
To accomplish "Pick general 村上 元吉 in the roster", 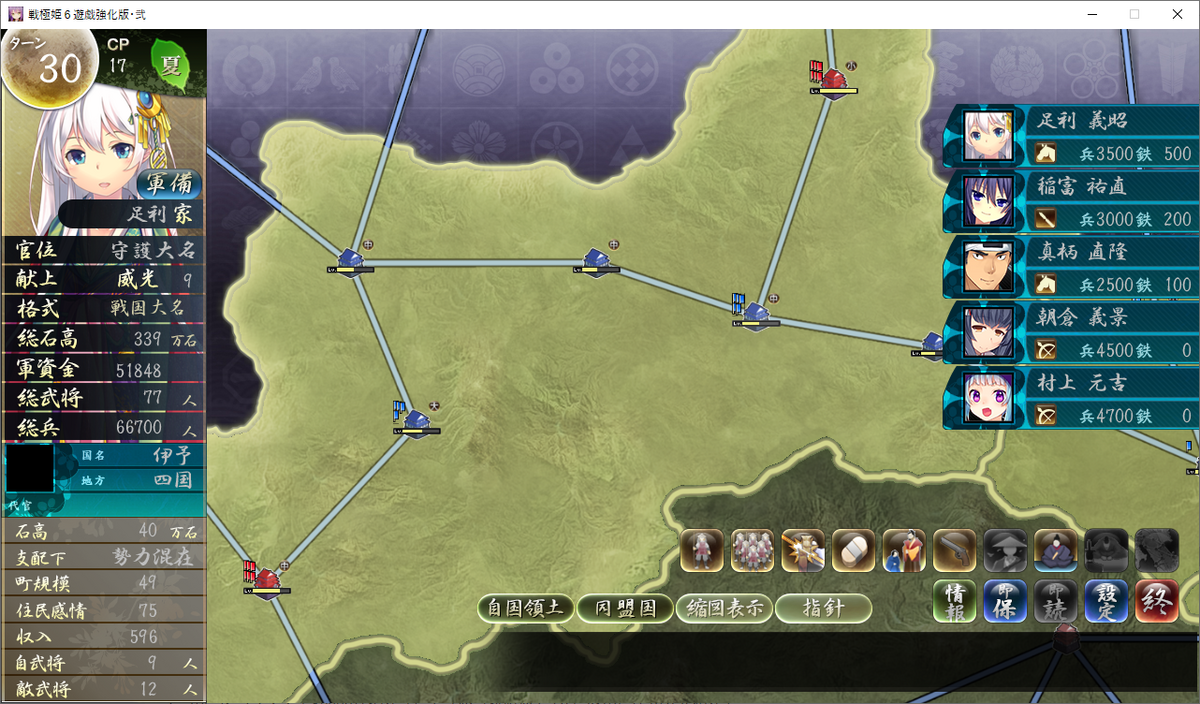I will 1070,398.
